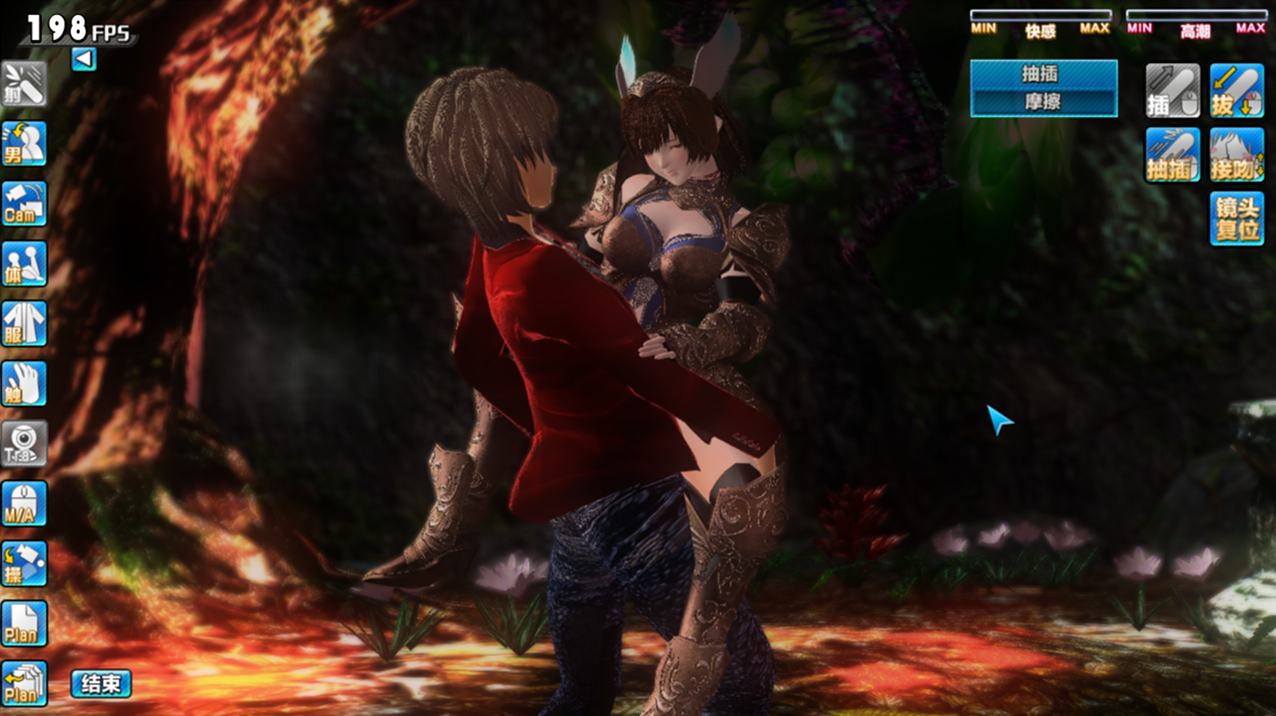Activate the 触 hand icon
1276x716 pixels.
(24, 384)
